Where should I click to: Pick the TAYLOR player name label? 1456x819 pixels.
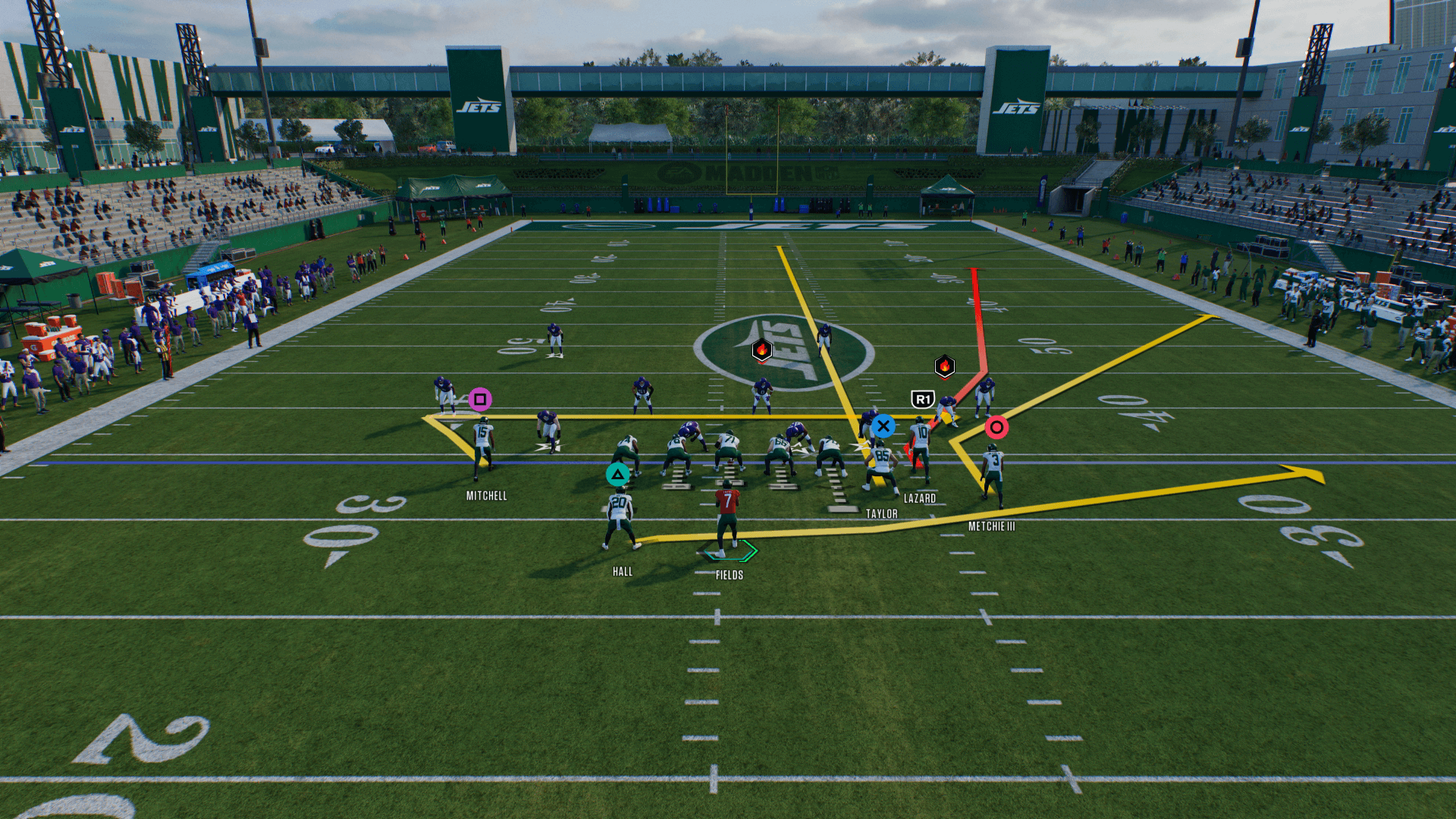coord(882,514)
